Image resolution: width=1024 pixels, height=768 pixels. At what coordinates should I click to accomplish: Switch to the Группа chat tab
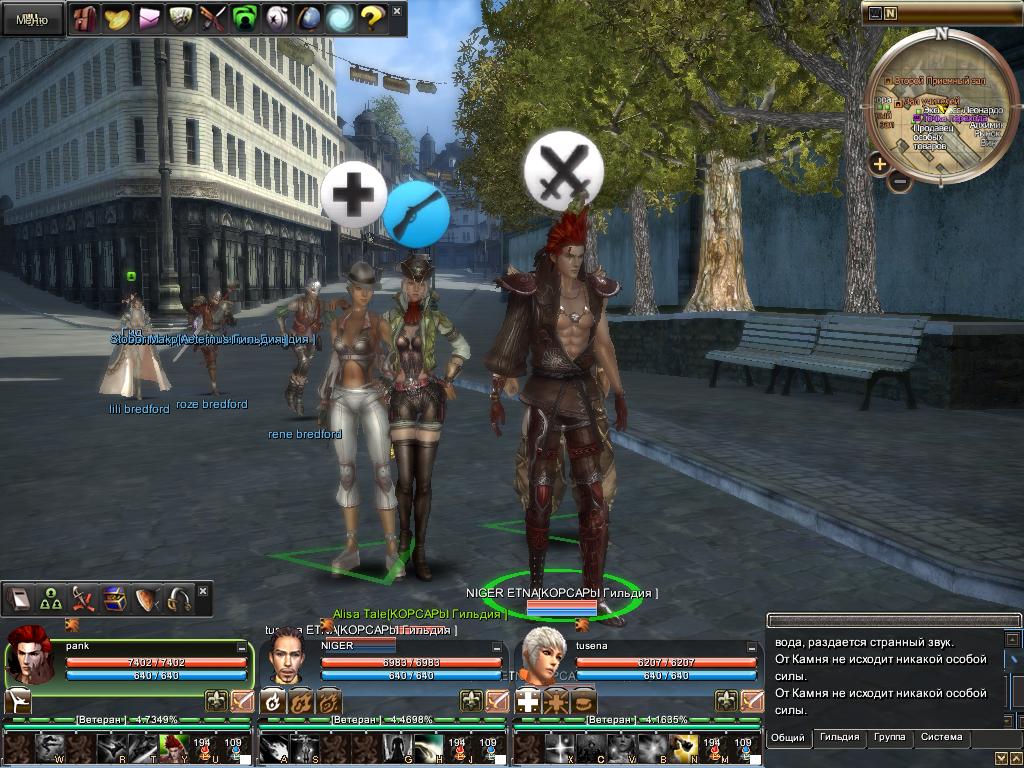click(x=889, y=738)
